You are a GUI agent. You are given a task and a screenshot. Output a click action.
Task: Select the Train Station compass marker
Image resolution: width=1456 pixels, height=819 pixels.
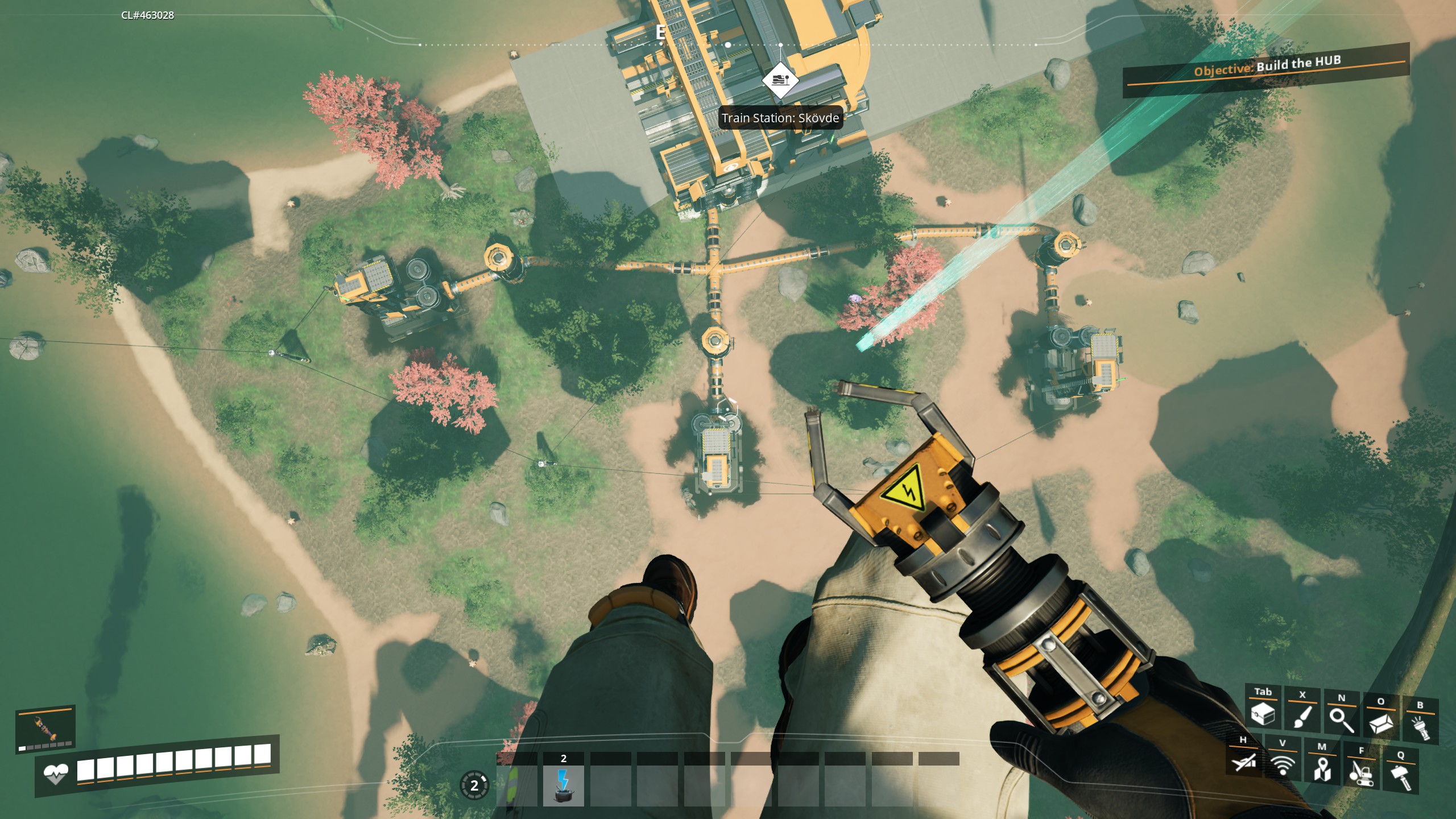780,80
